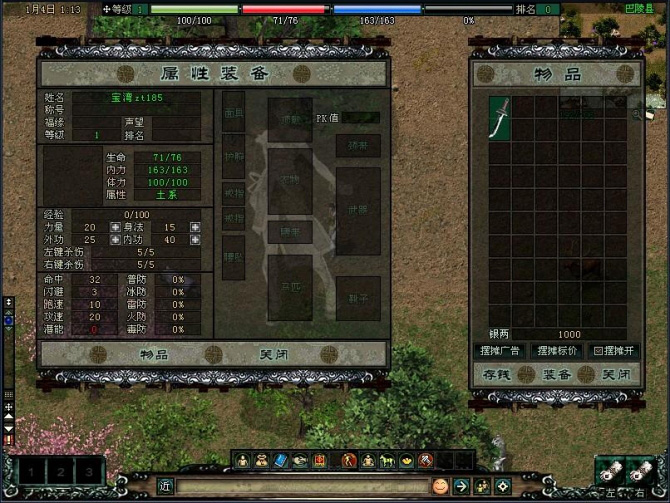The image size is (670, 503).
Task: Click the blue book icon in toolbar
Action: 279,460
